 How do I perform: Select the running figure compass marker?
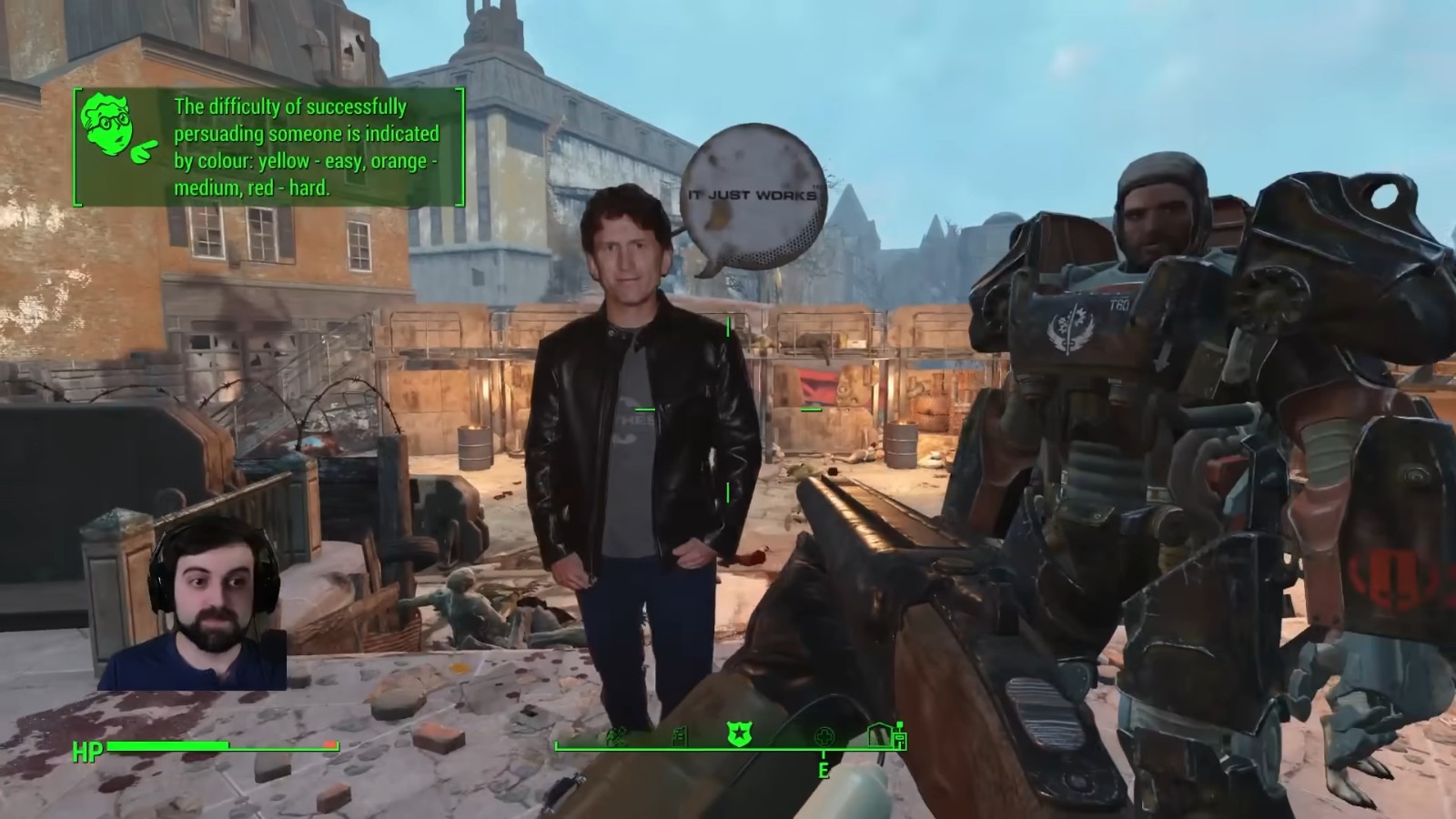[615, 735]
